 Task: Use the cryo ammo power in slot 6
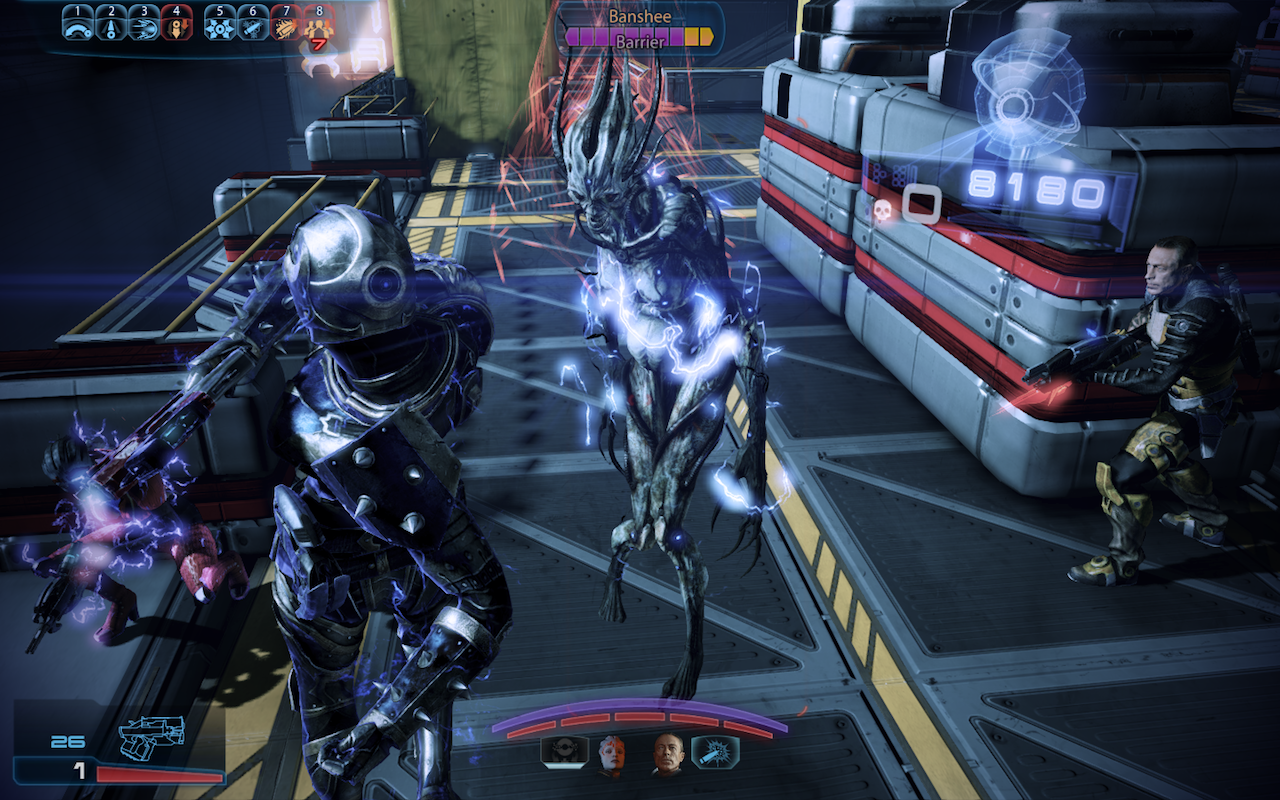[x=253, y=25]
